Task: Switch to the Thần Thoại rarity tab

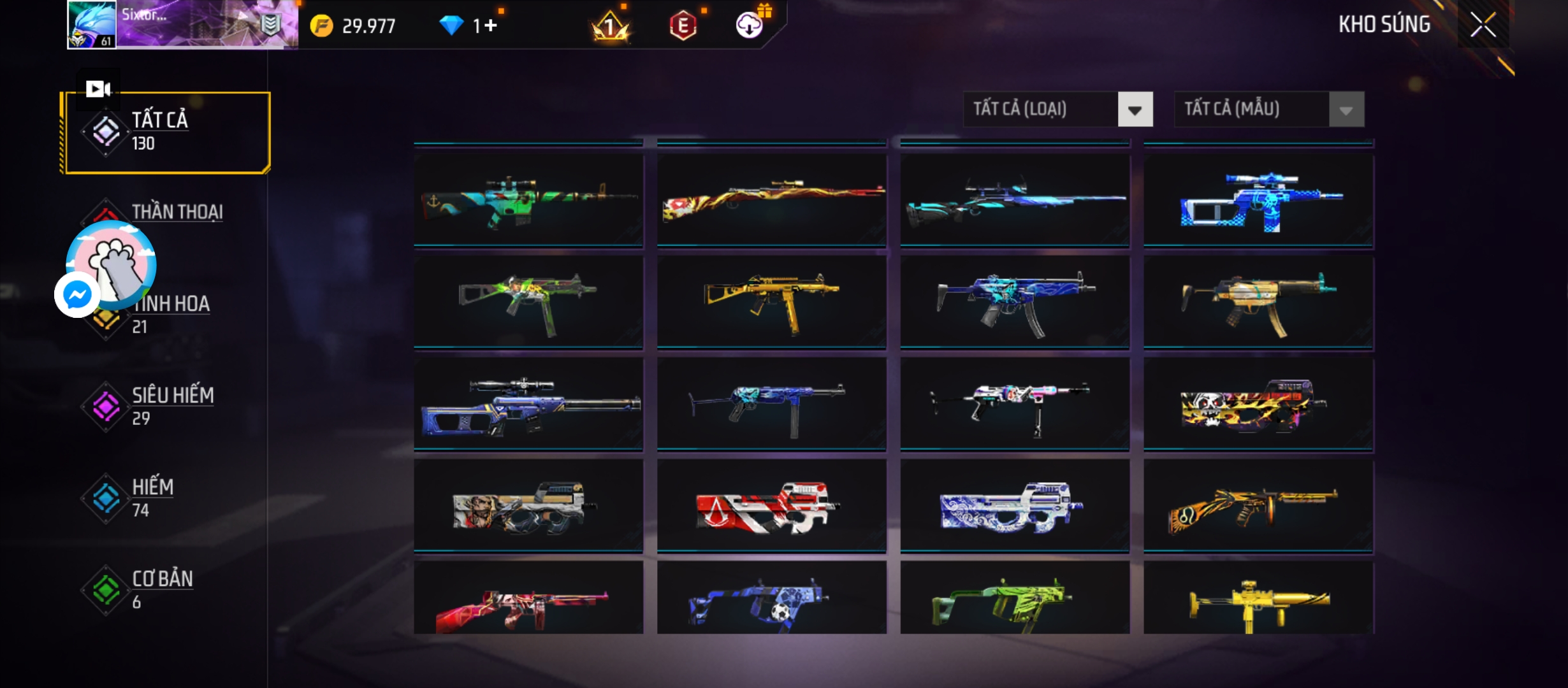Action: tap(177, 212)
